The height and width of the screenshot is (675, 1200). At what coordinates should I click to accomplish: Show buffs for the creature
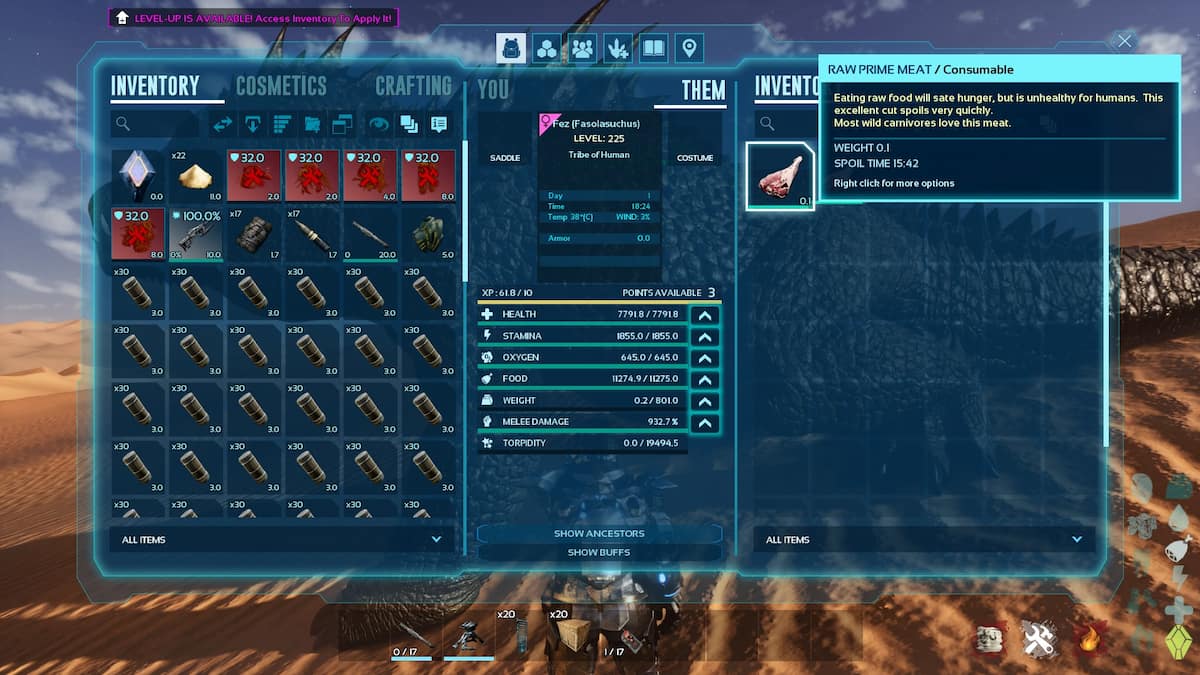click(x=599, y=552)
